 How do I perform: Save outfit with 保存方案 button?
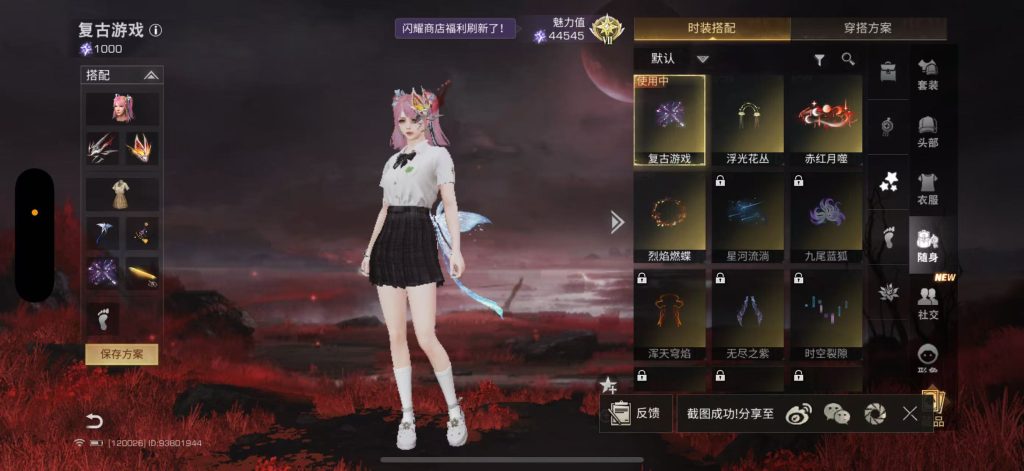[x=121, y=354]
